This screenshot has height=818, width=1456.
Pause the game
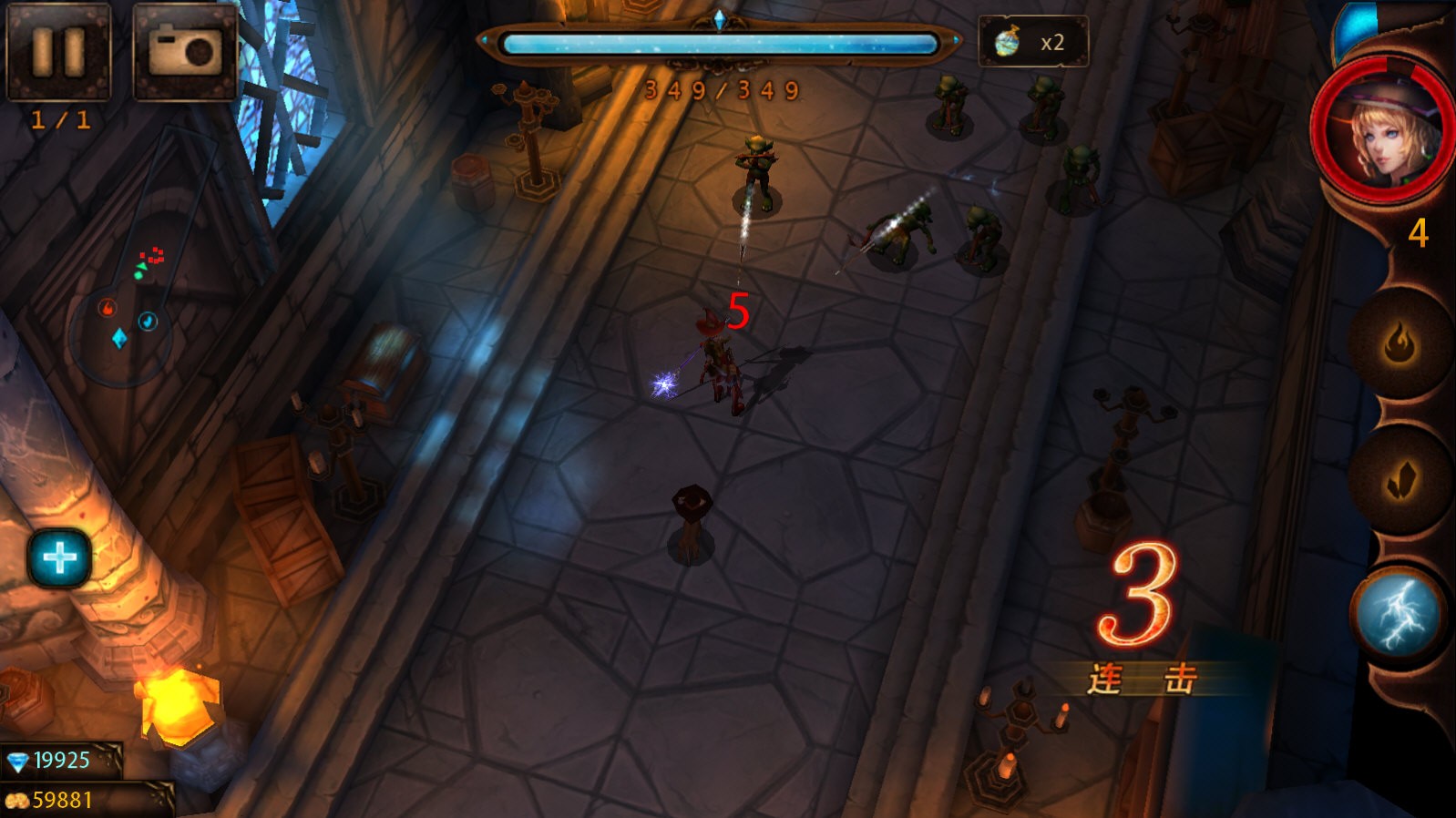click(58, 51)
